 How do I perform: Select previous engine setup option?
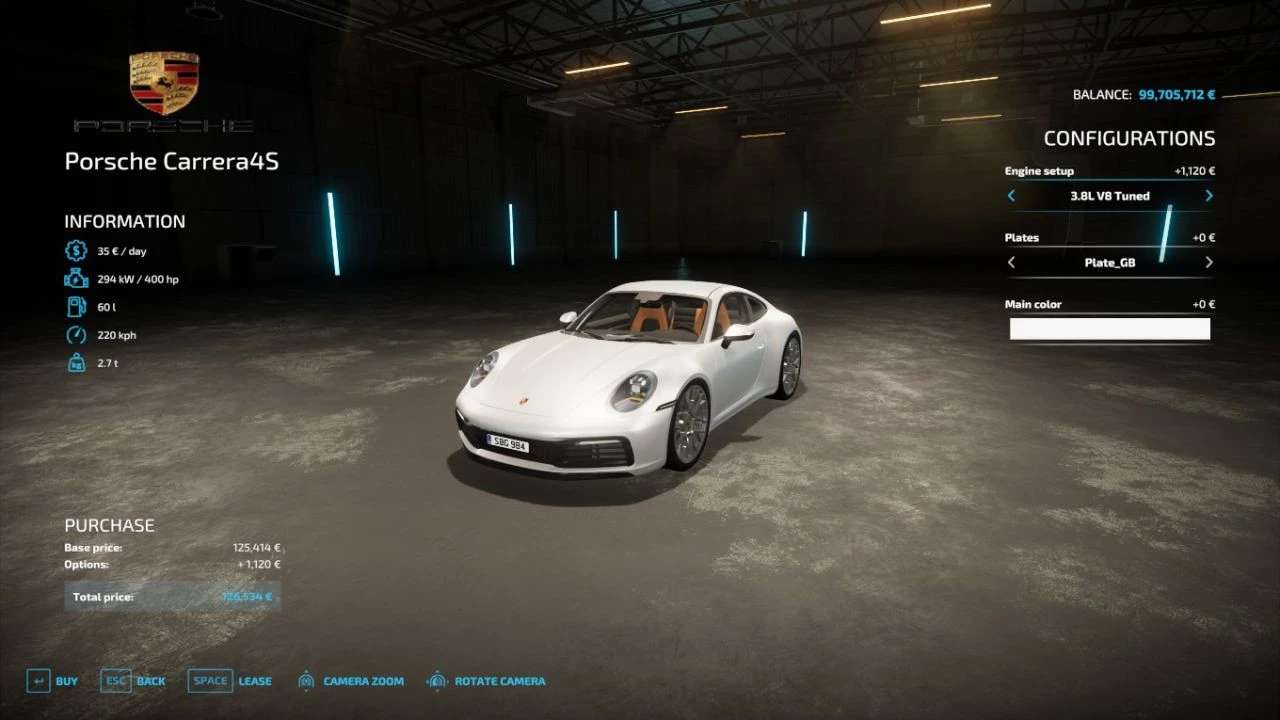click(x=1011, y=196)
